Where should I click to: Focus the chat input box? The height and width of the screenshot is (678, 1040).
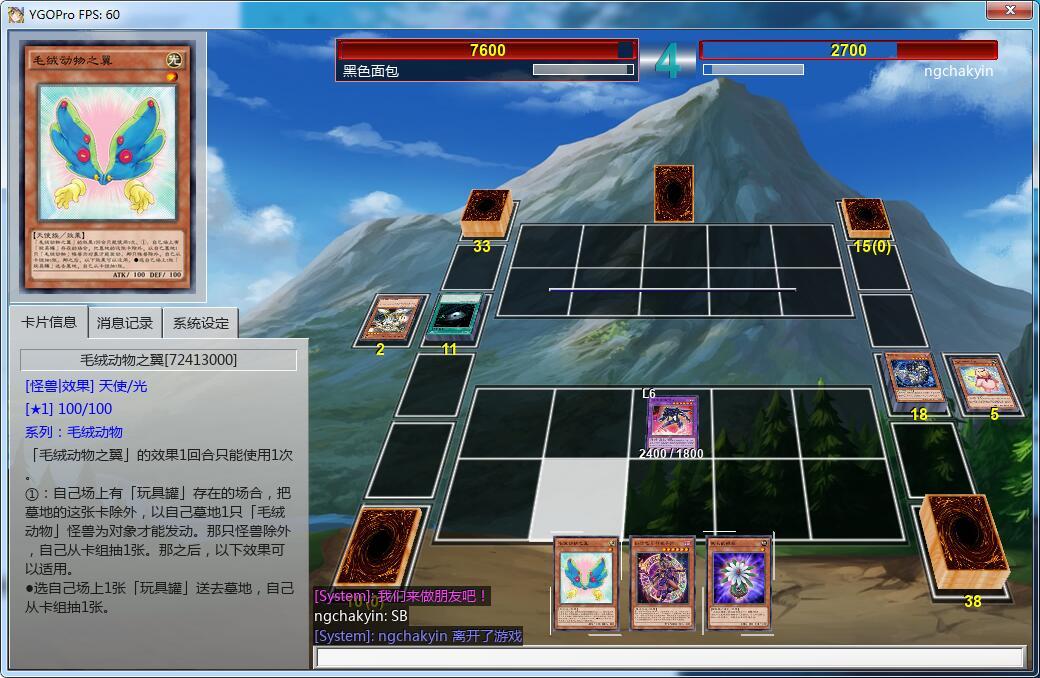(x=668, y=657)
